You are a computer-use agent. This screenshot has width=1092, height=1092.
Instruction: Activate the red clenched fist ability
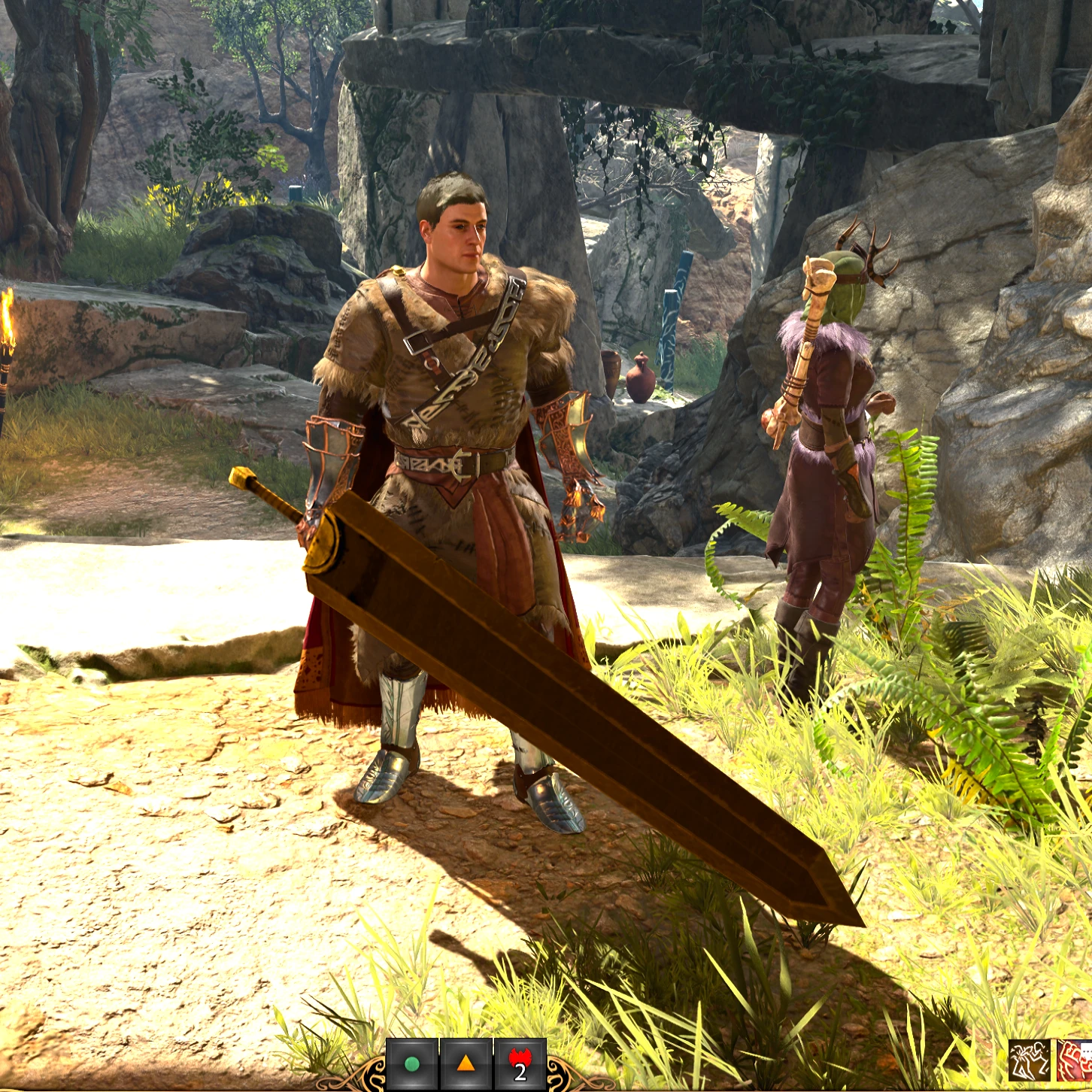1075,1061
